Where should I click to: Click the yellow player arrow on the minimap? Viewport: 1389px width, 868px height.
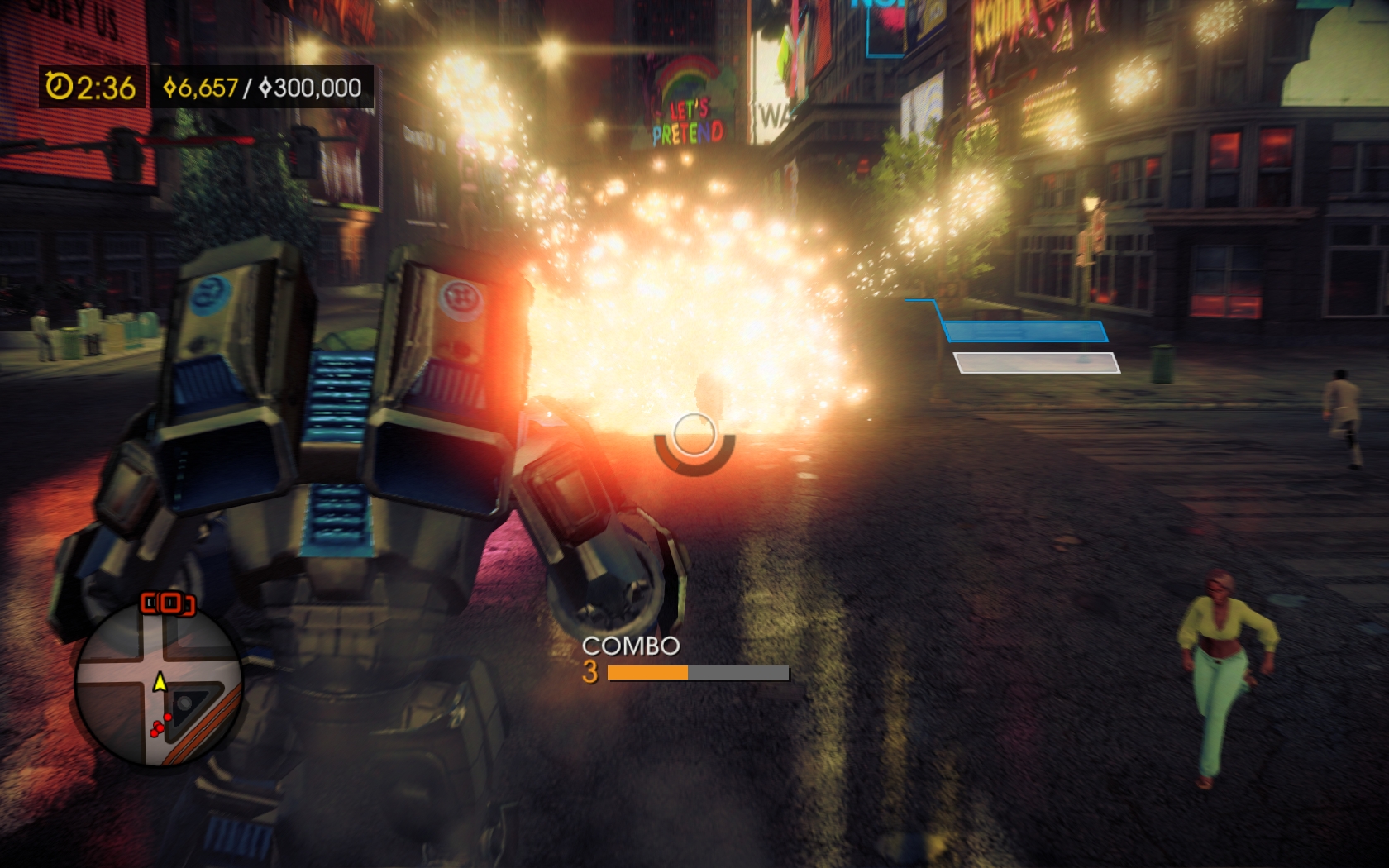point(160,682)
